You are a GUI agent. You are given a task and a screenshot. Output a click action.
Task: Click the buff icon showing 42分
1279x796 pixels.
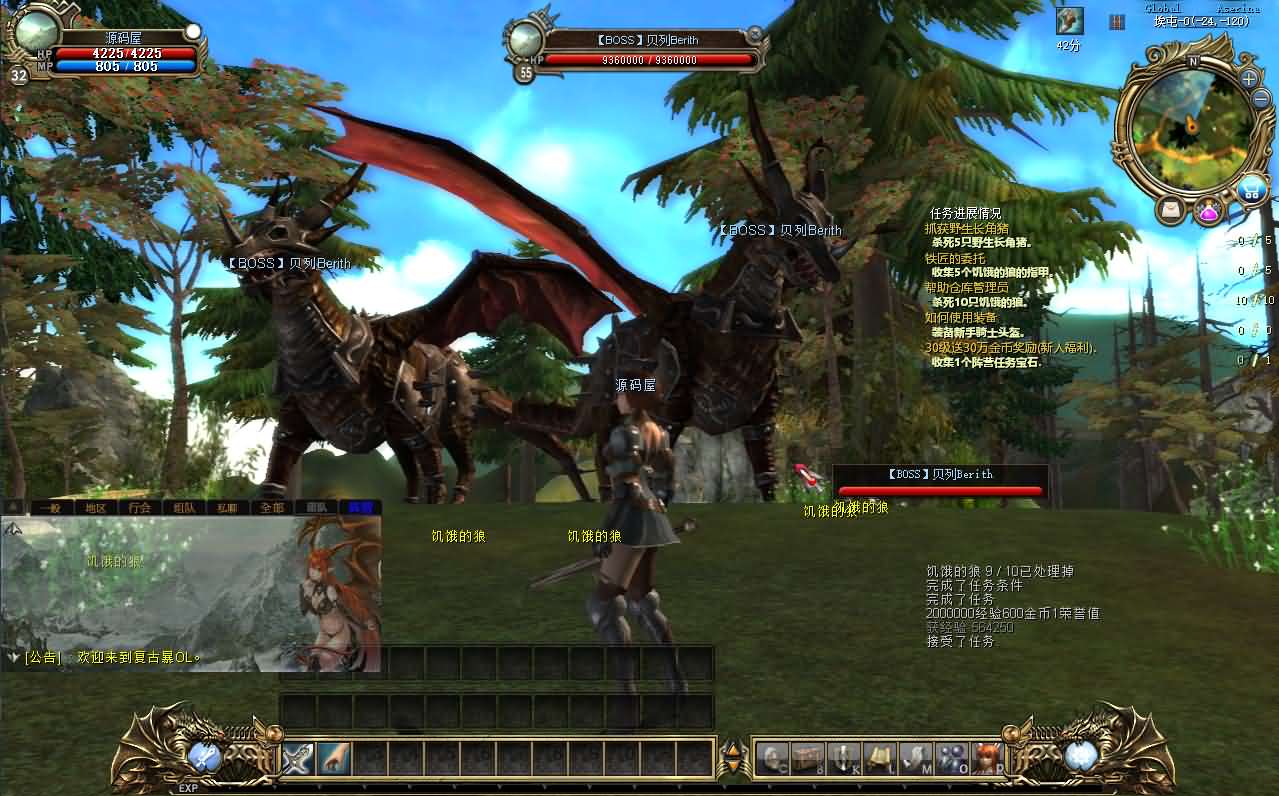coord(1069,21)
